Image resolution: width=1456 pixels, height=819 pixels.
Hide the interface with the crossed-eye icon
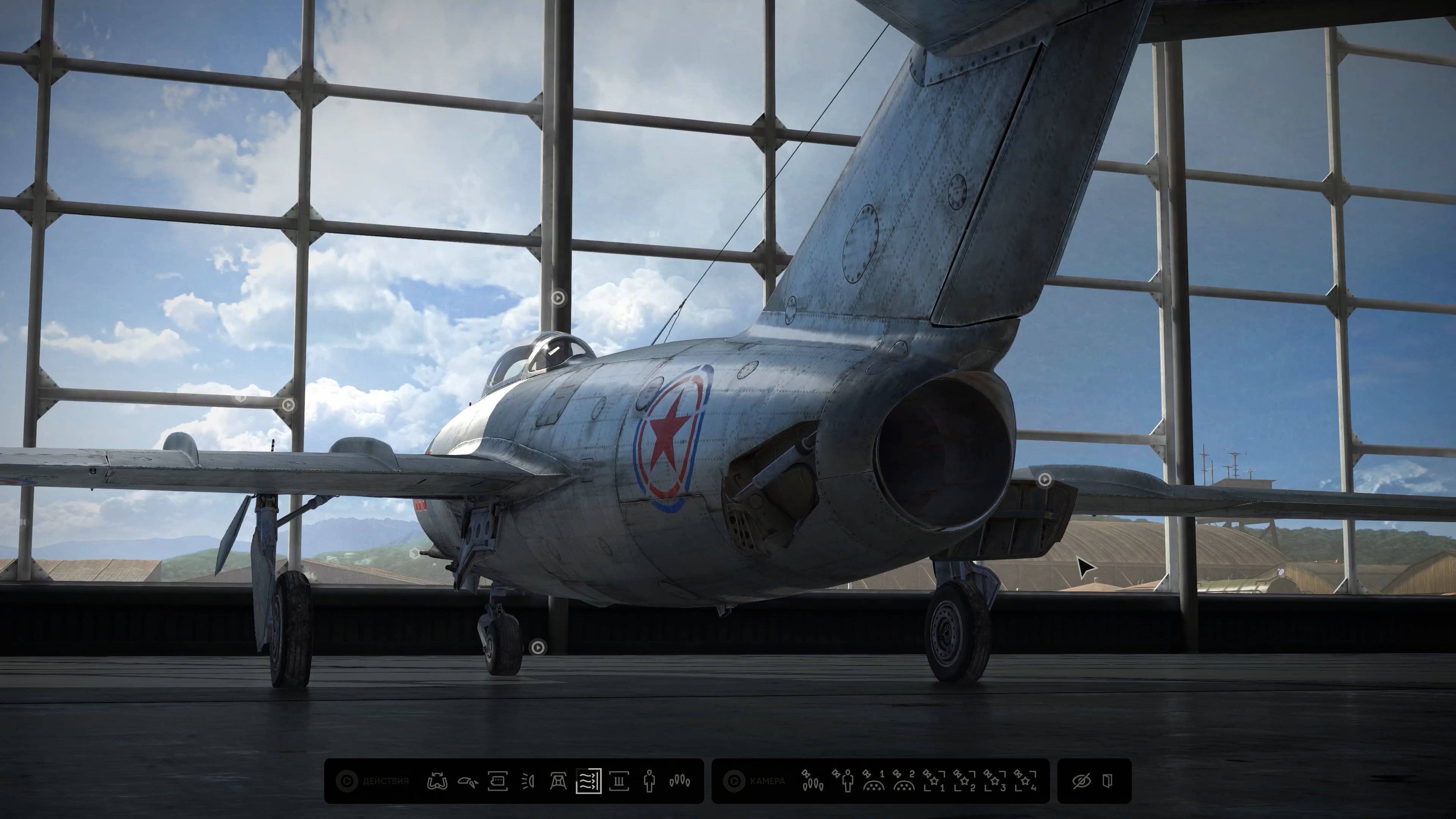[1081, 781]
